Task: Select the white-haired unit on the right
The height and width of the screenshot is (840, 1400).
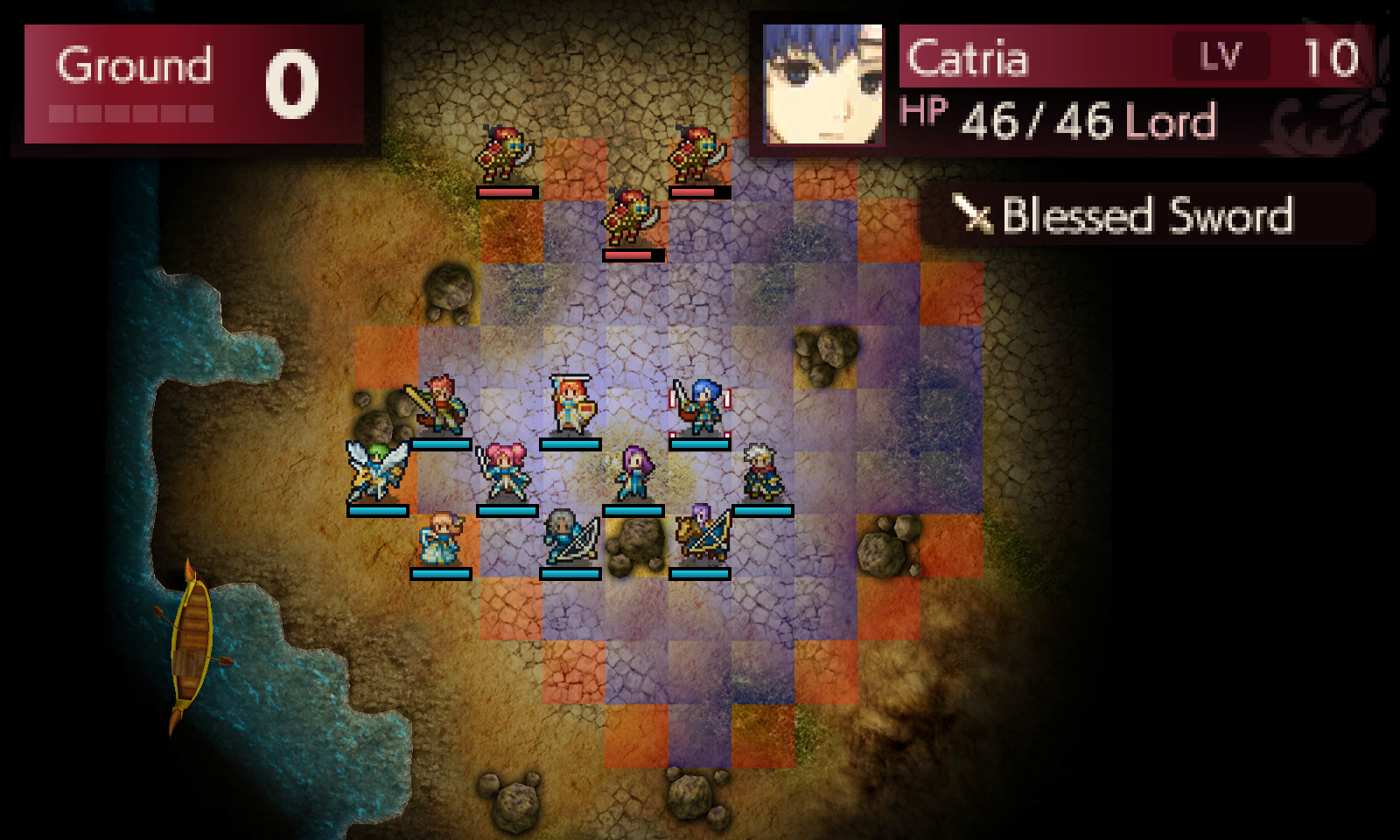Action: [x=759, y=472]
